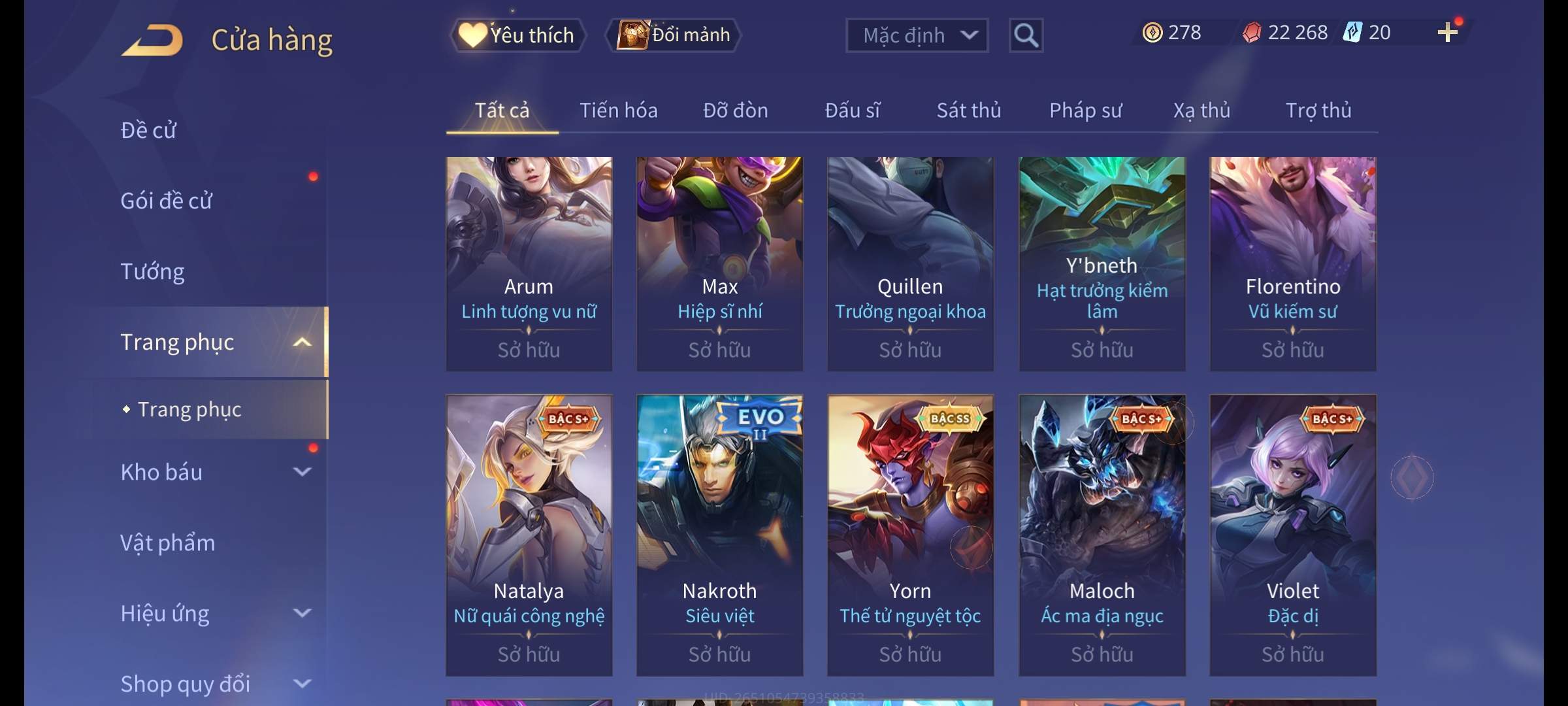The height and width of the screenshot is (706, 1568).
Task: Choose the Nakroth Siêu việt skin card
Action: click(719, 535)
